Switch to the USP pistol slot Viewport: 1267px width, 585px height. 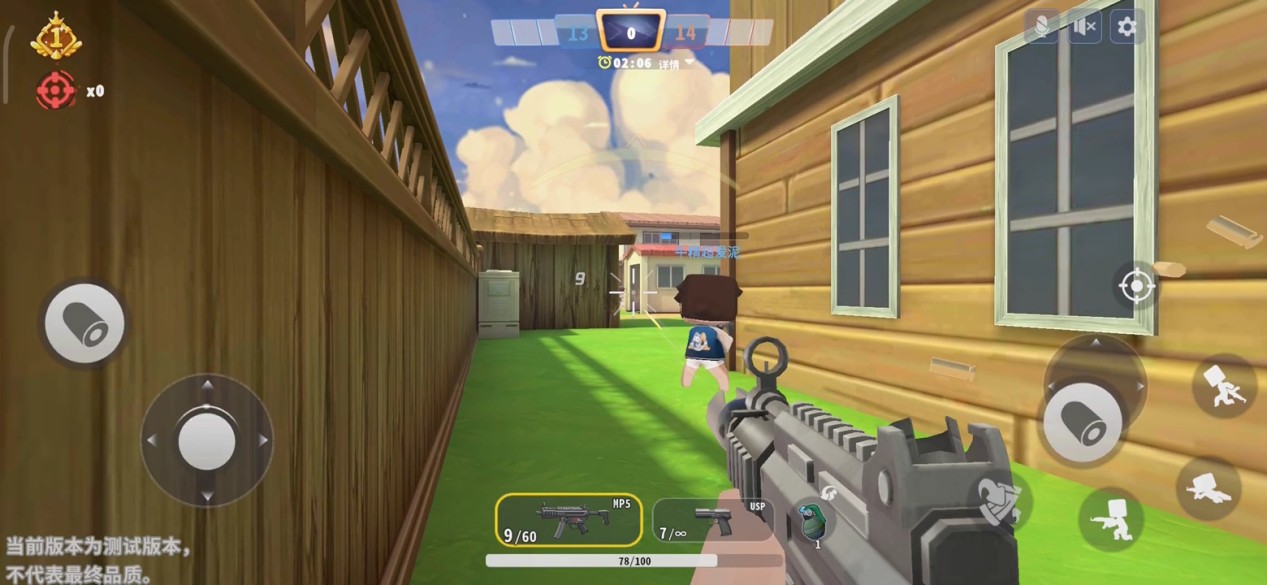click(x=712, y=520)
